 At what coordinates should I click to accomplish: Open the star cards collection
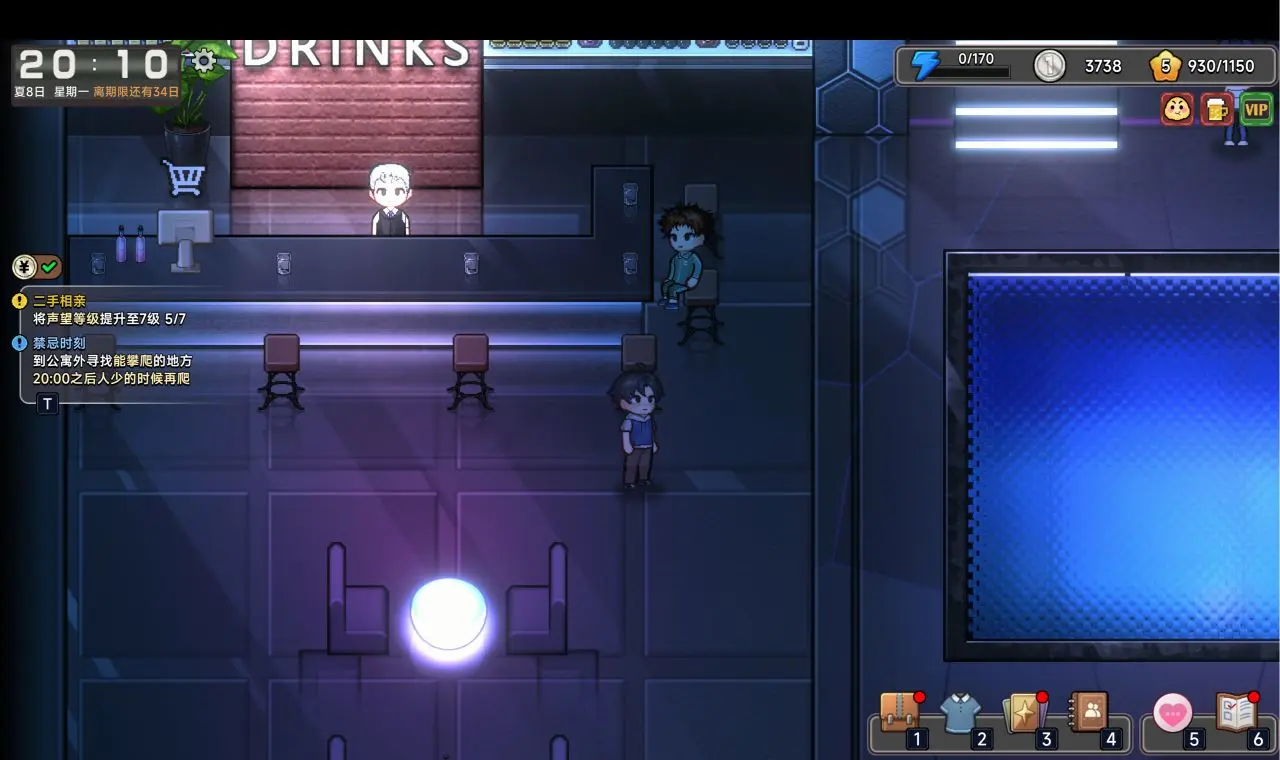point(1026,714)
